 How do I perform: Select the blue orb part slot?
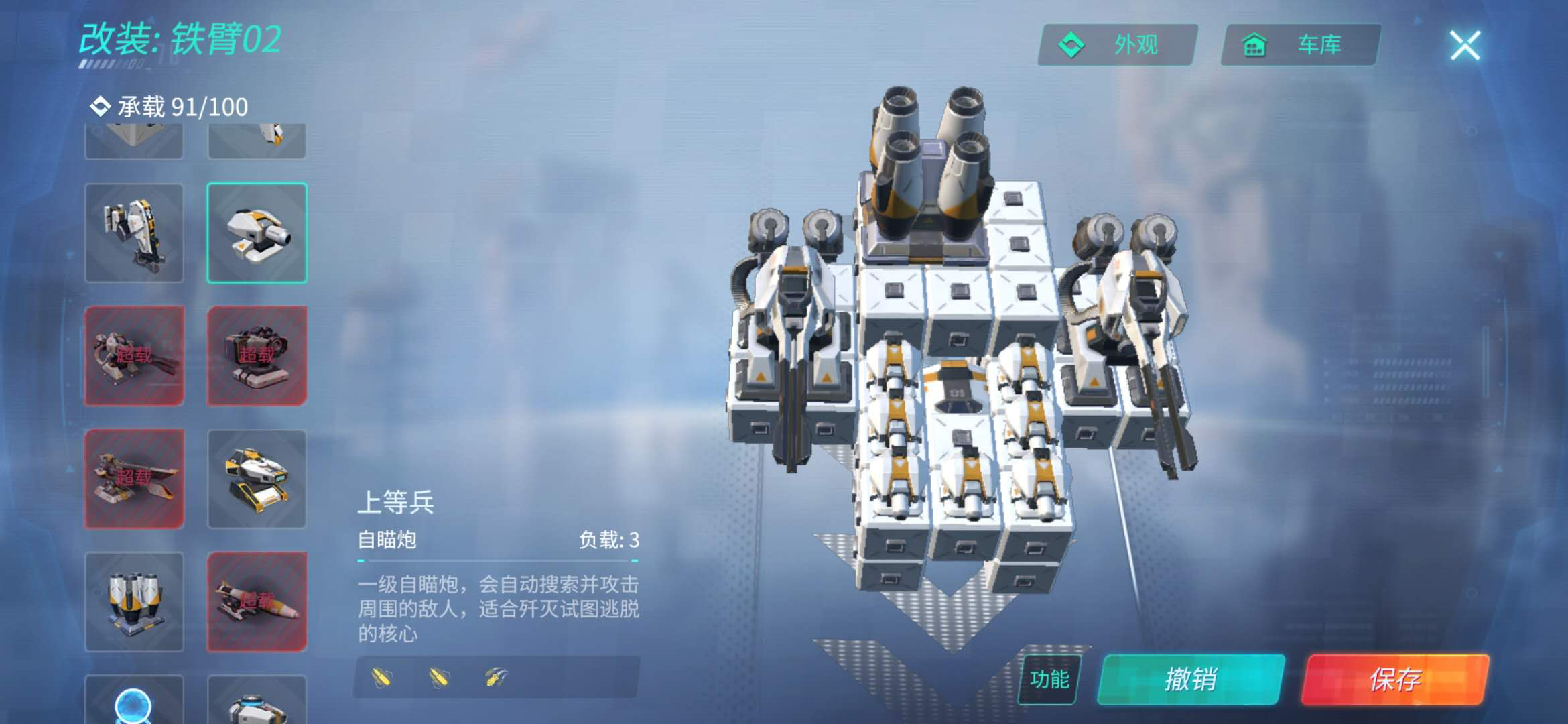[134, 701]
